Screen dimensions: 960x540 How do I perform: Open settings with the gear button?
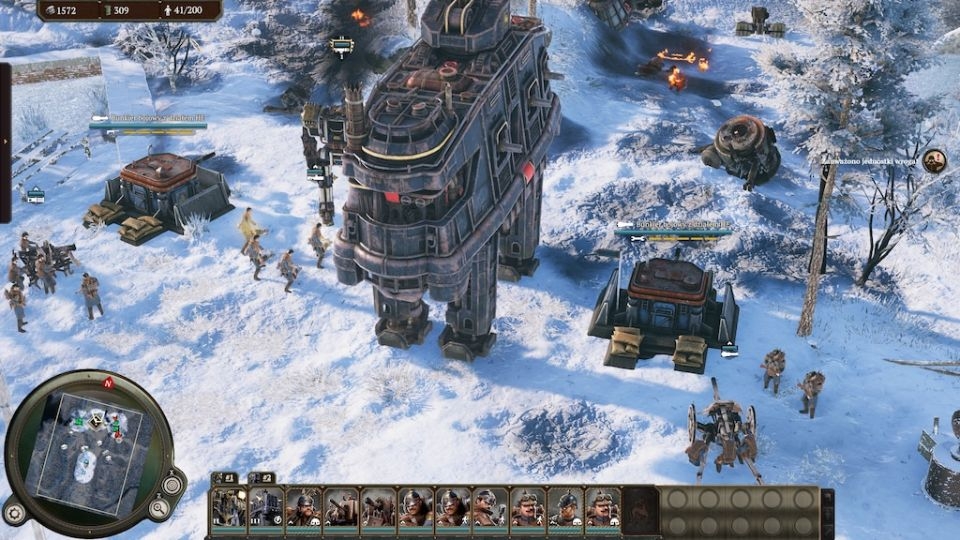pyautogui.click(x=14, y=514)
